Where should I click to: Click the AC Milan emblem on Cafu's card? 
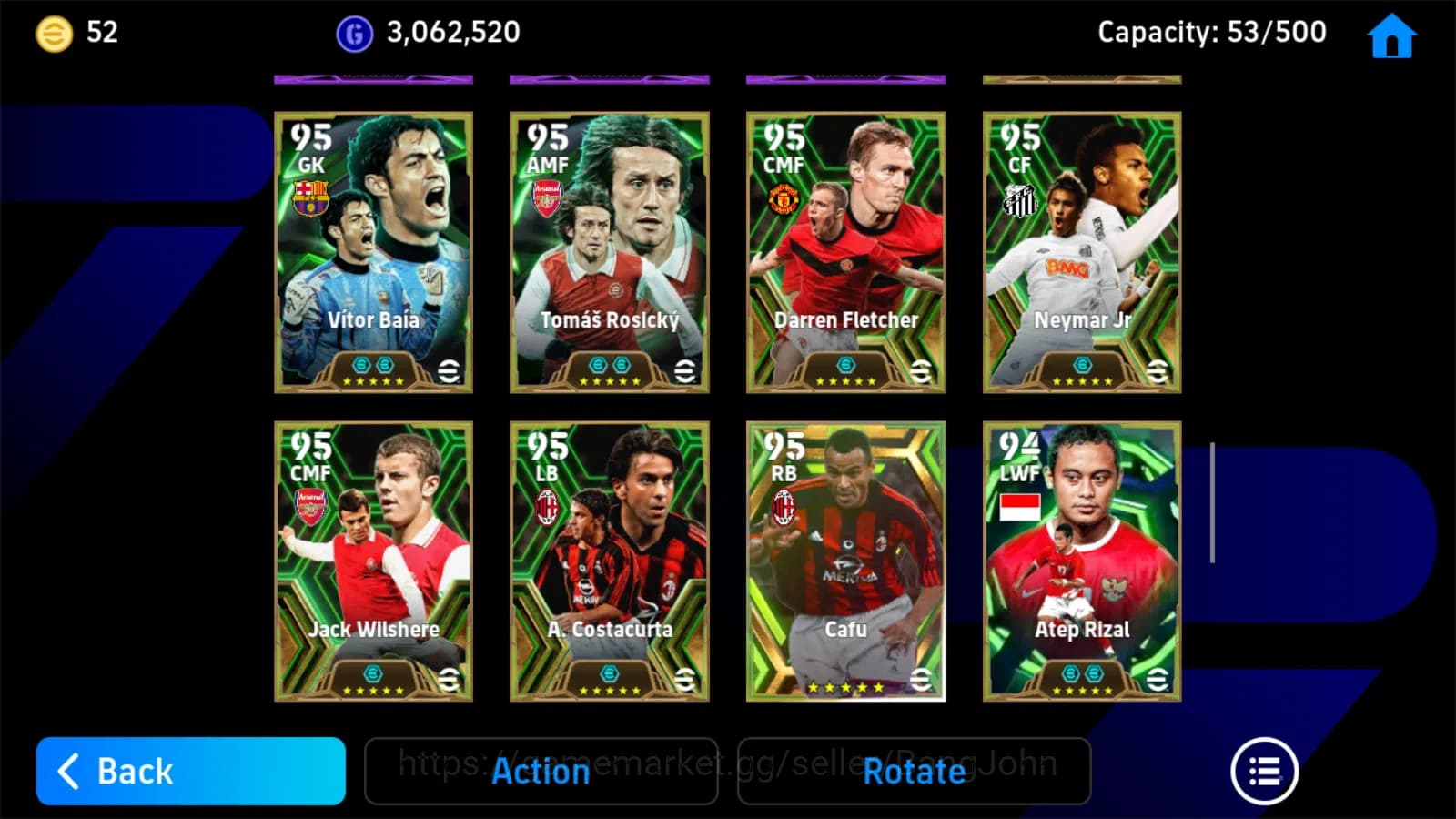click(x=785, y=506)
